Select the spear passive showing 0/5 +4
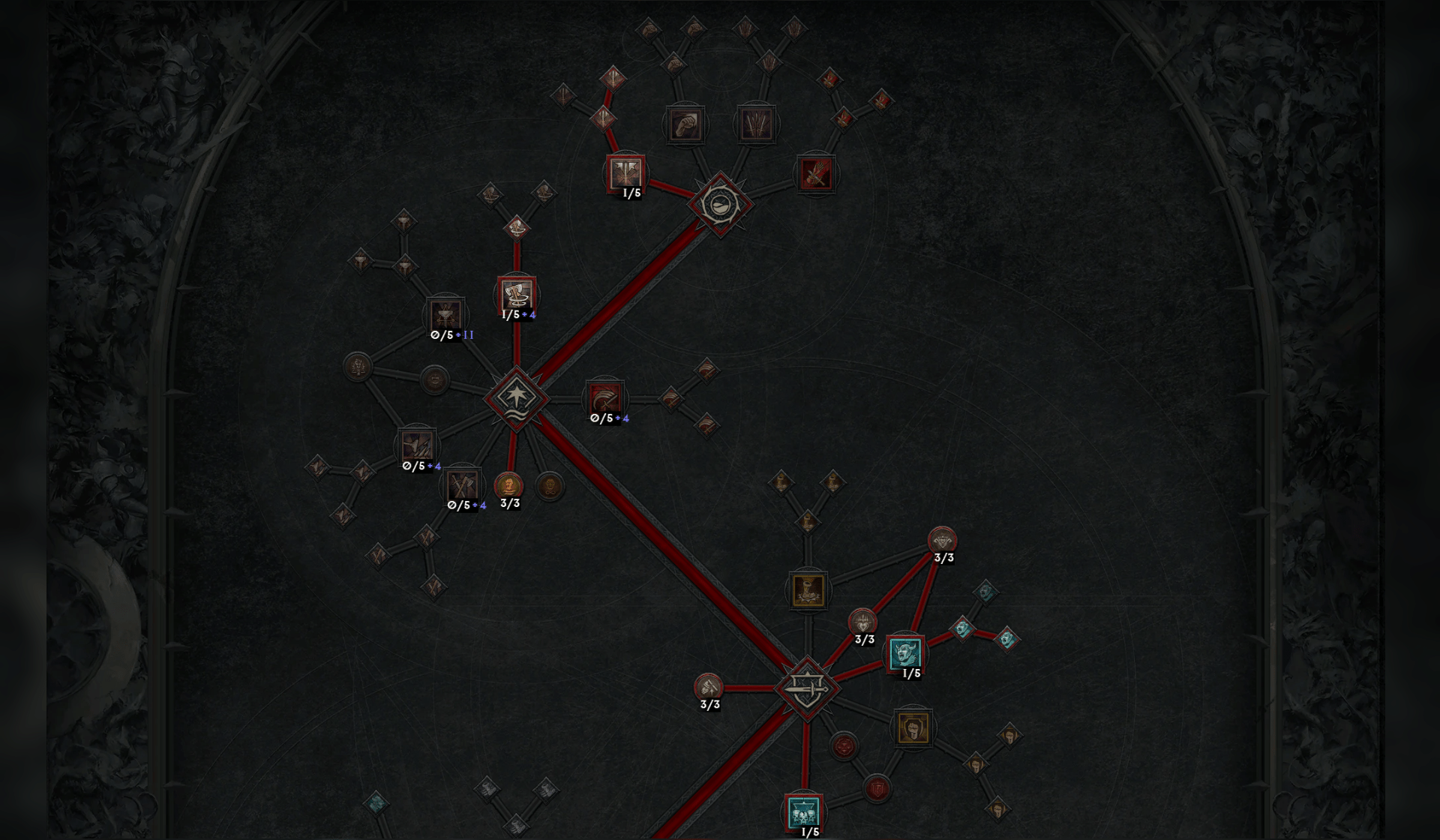The image size is (1440, 840). click(415, 445)
